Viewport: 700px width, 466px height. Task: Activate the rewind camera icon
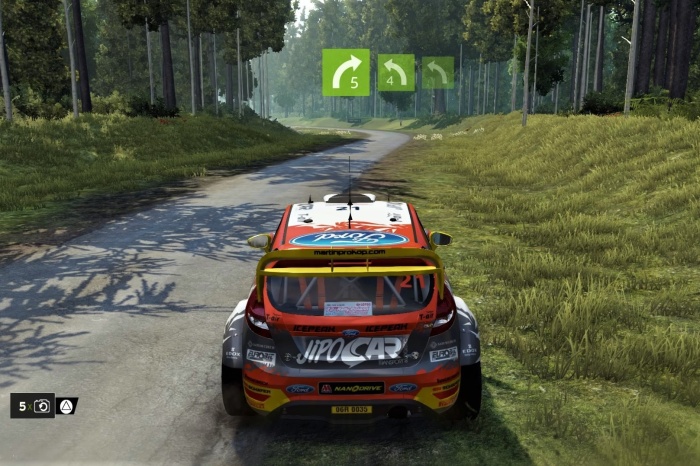point(42,406)
